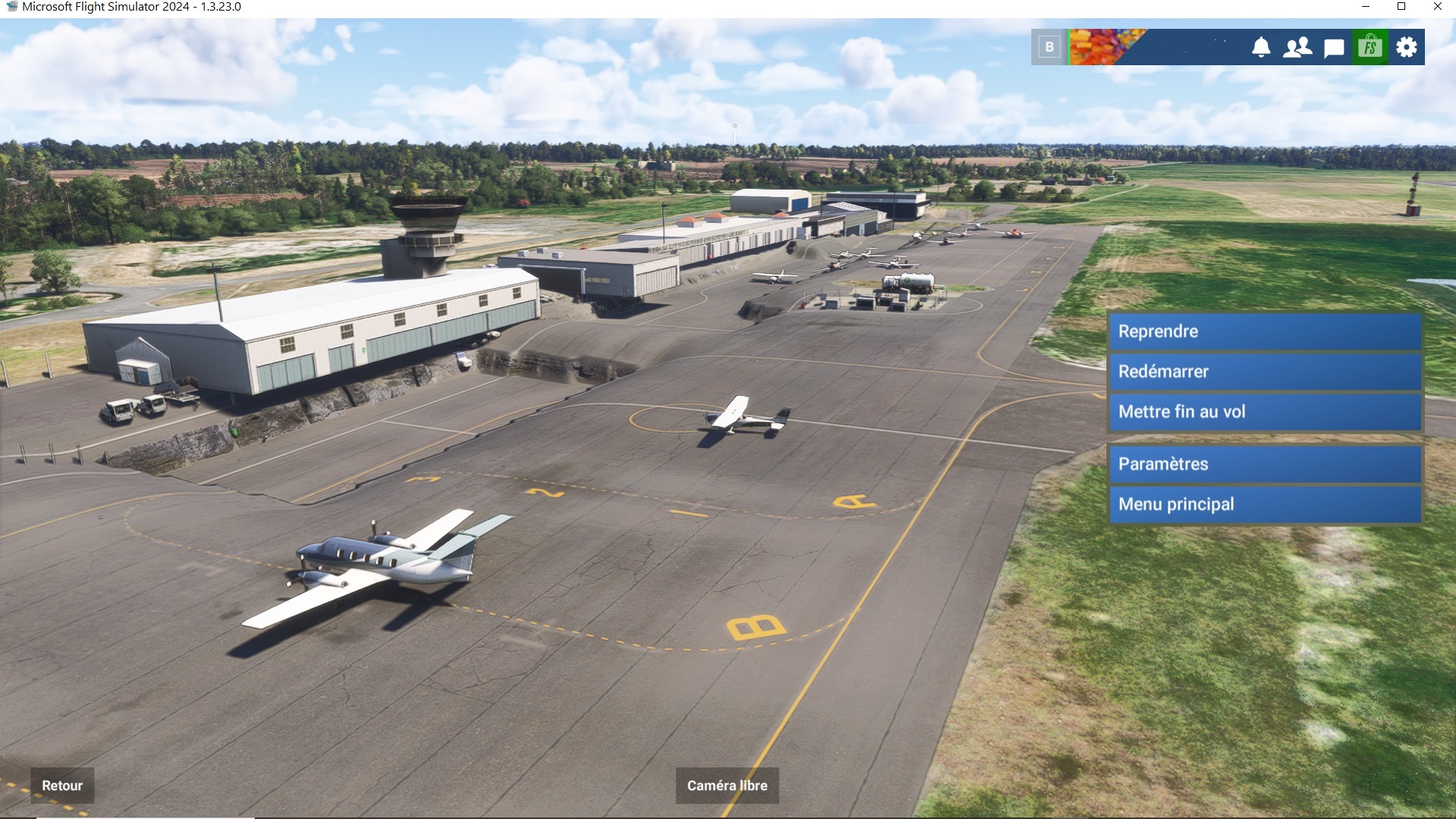
Task: Open notifications via the bell icon
Action: 1260,47
